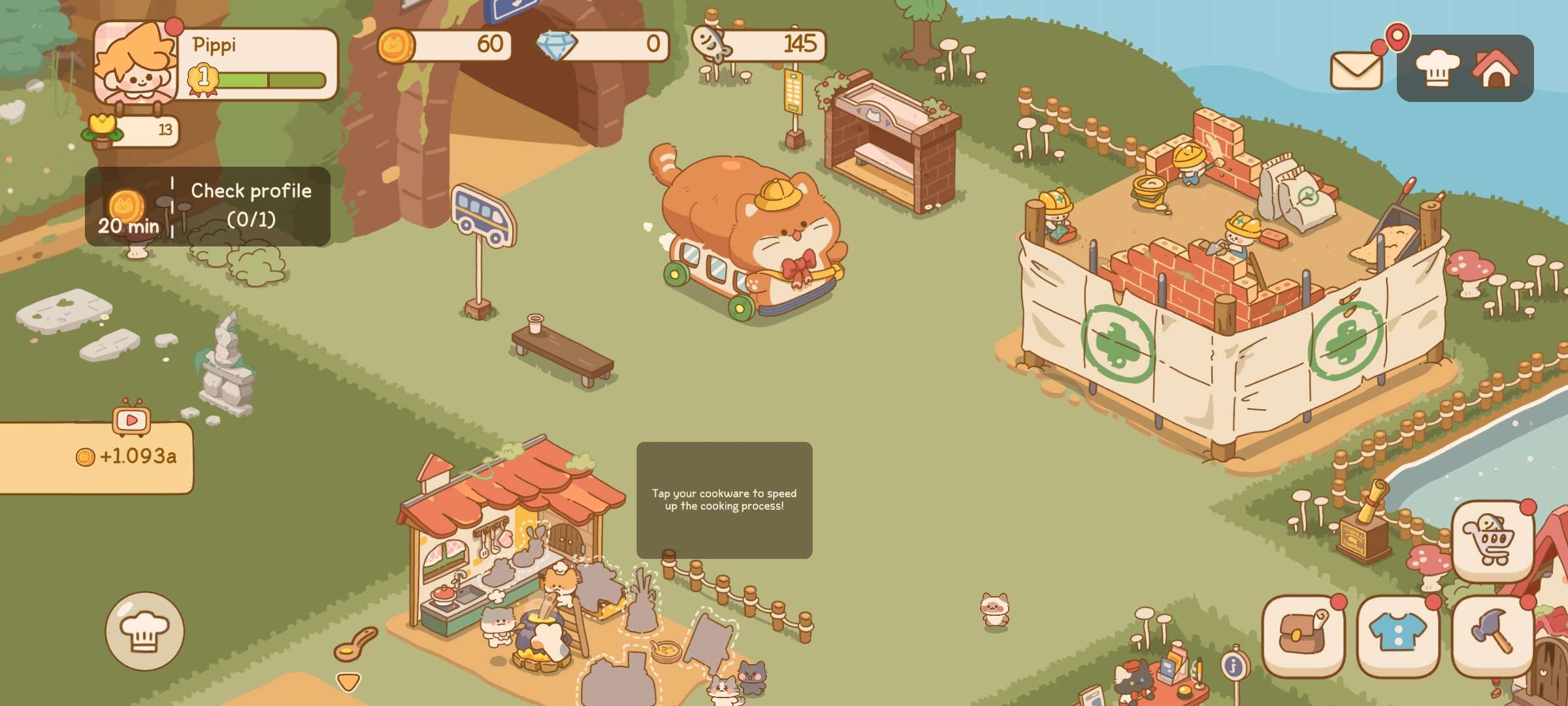The height and width of the screenshot is (706, 1568).
Task: Click the red map pin marker icon
Action: pyautogui.click(x=1397, y=36)
